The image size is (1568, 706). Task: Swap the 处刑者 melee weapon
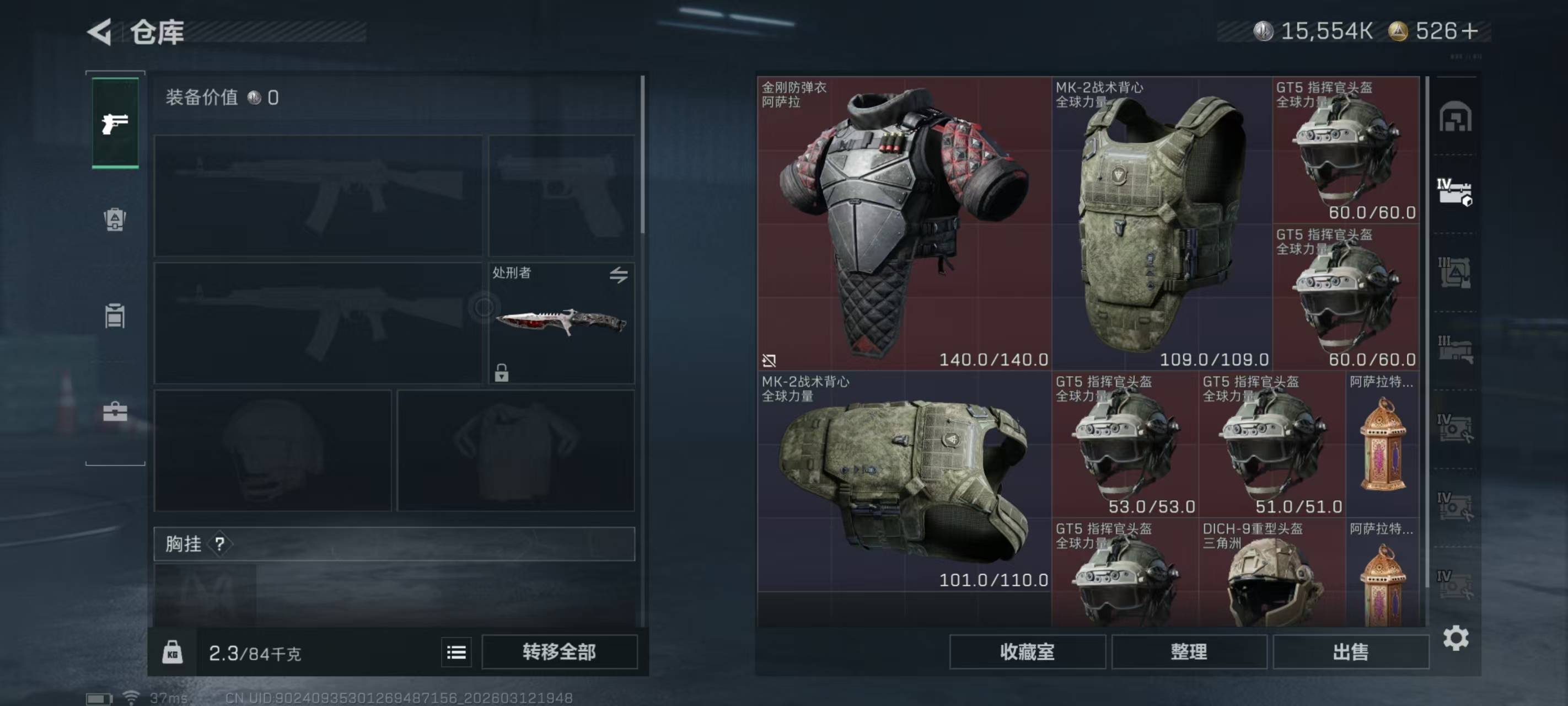[x=619, y=275]
